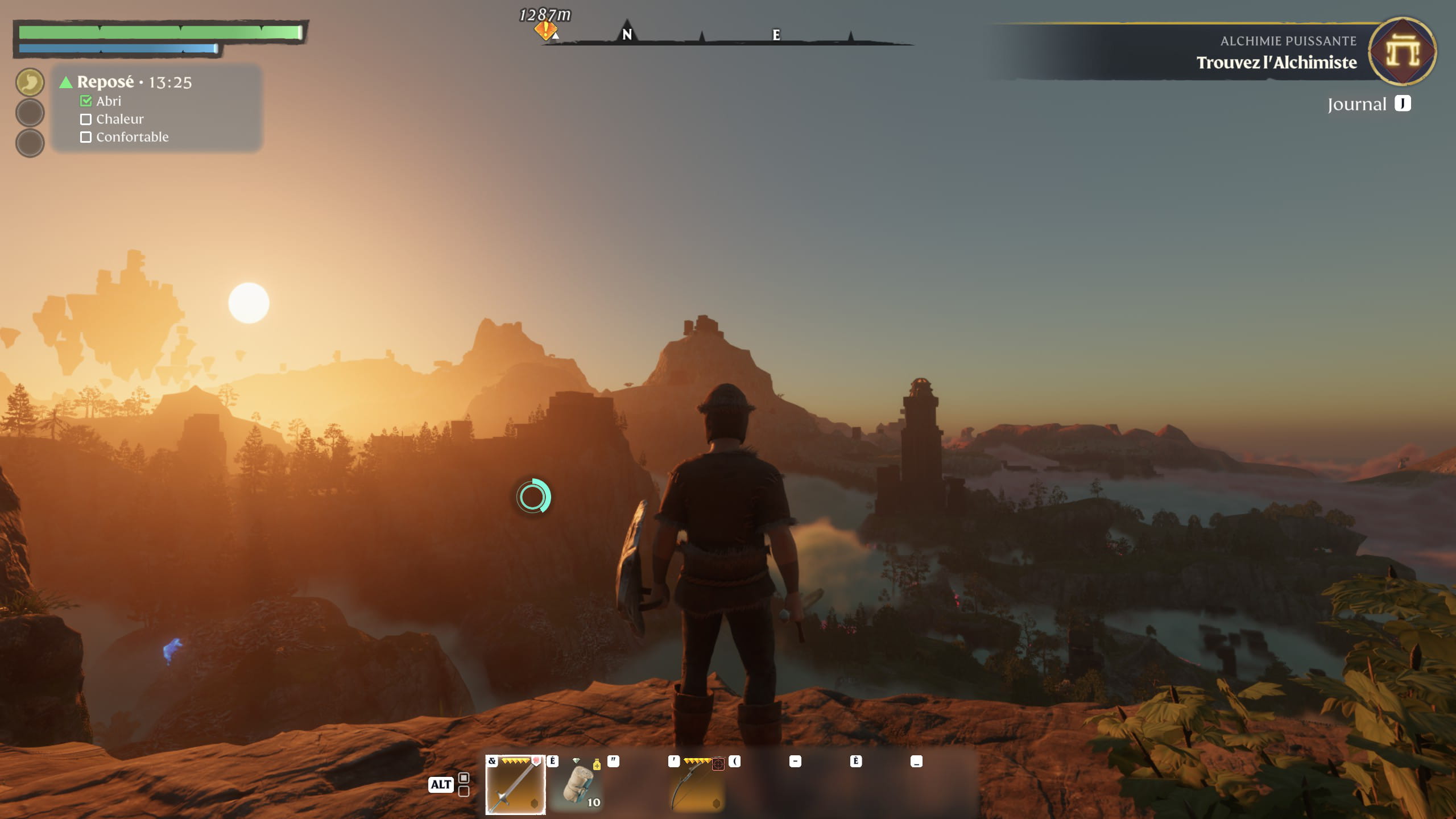This screenshot has height=819, width=1456.
Task: Toggle the hotbar row switcher squares
Action: point(464,784)
